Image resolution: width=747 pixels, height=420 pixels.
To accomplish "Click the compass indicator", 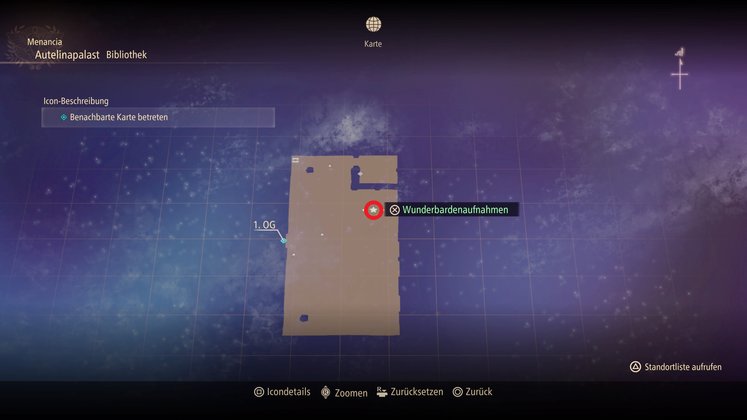I will (680, 70).
